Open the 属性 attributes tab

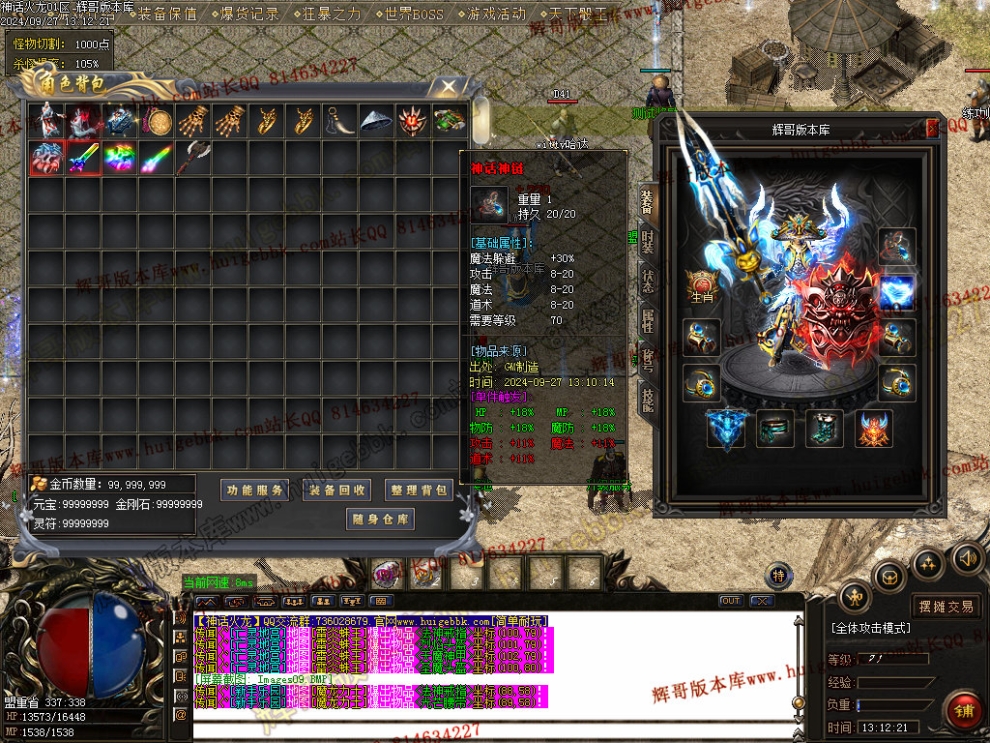[648, 320]
